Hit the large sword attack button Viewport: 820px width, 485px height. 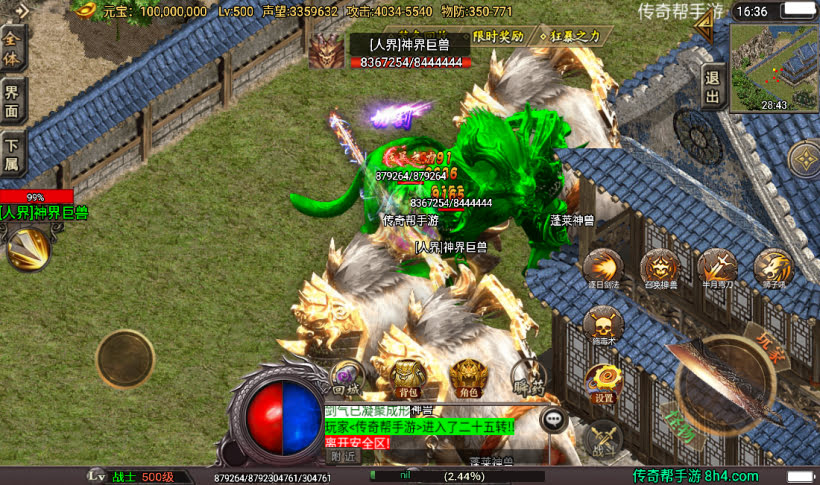click(721, 381)
